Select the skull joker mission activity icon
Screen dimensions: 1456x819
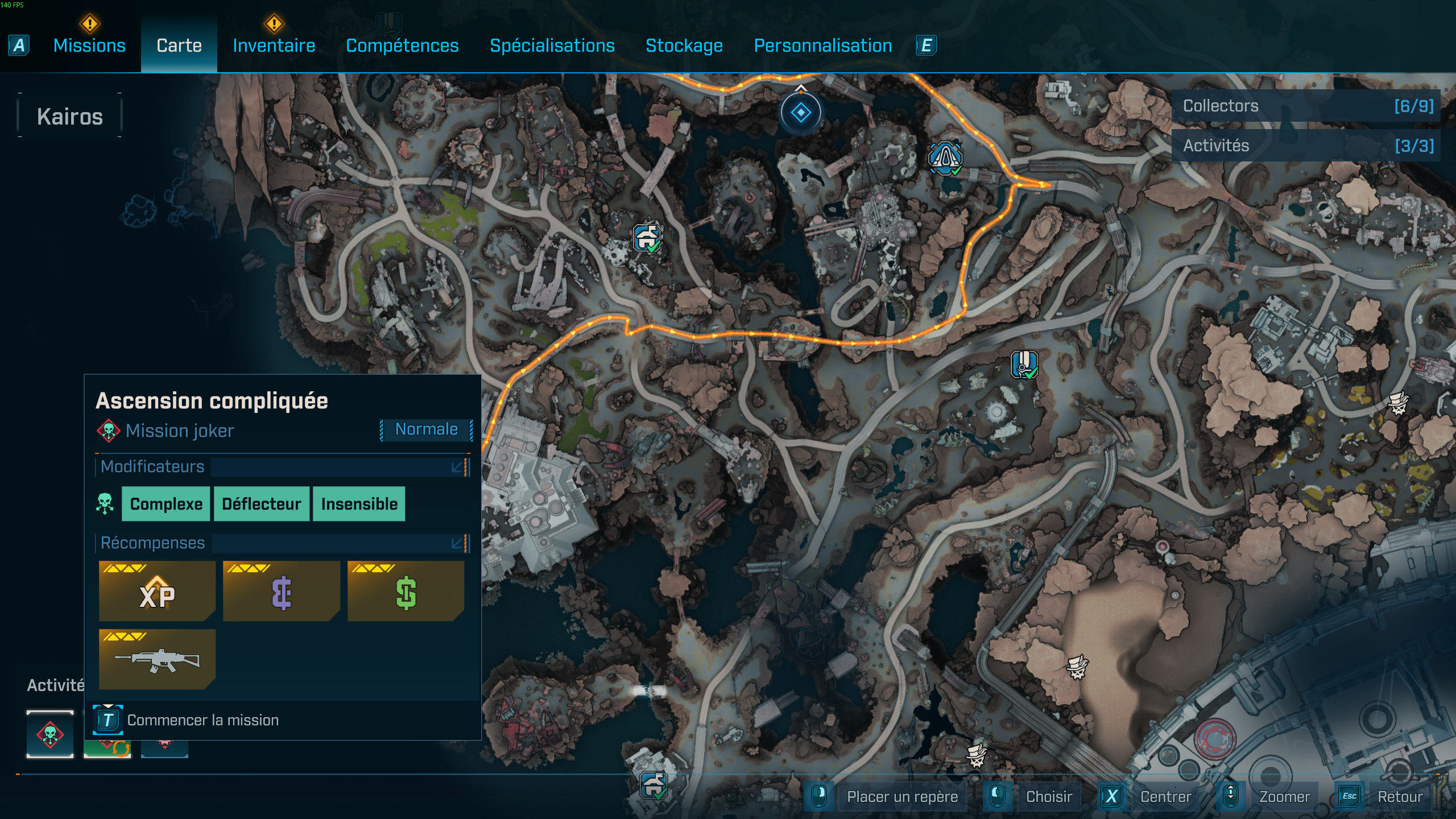pos(50,734)
